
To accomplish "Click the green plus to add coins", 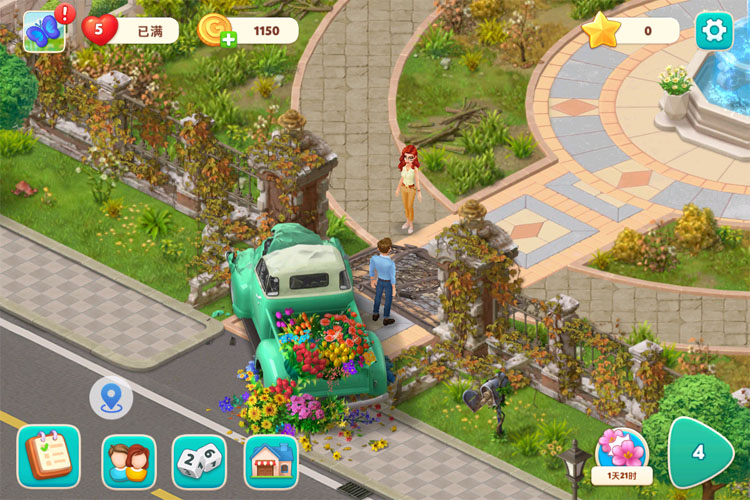I will (230, 40).
